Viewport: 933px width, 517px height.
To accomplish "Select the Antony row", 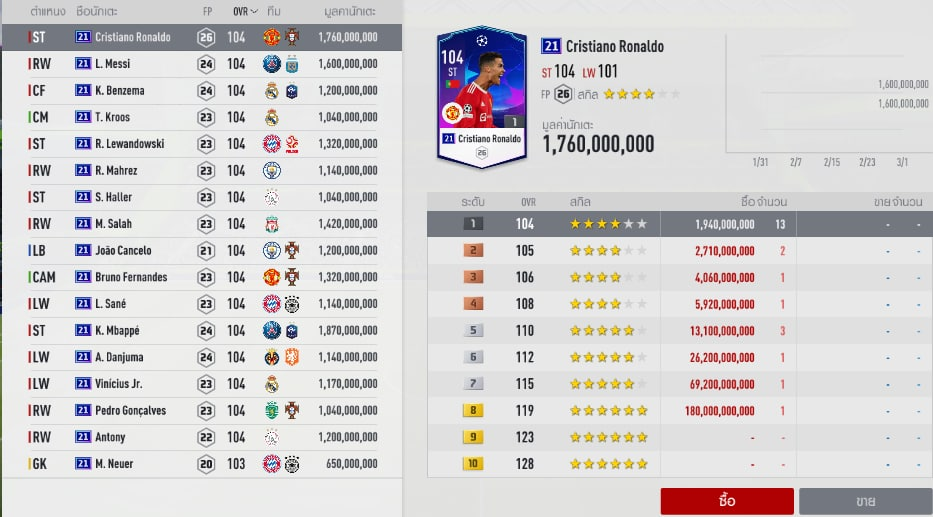I will [x=200, y=437].
